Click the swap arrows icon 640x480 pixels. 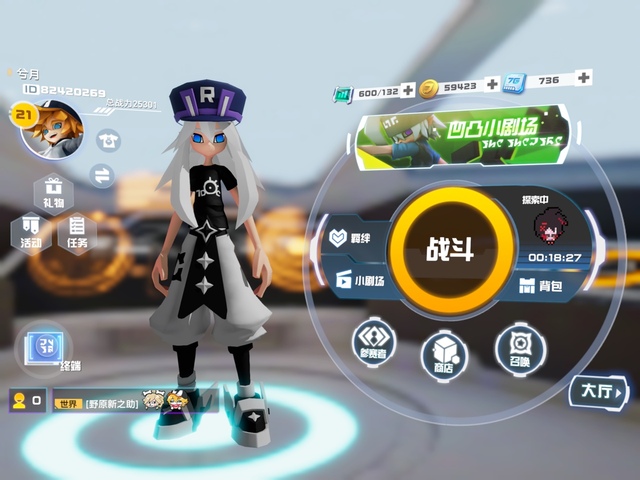pyautogui.click(x=102, y=175)
